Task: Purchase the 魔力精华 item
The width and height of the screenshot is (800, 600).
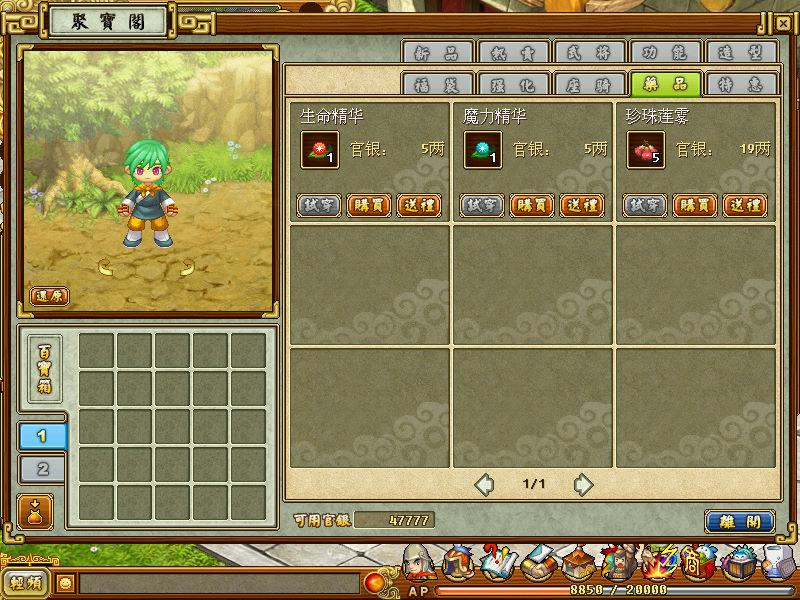Action: coord(531,205)
